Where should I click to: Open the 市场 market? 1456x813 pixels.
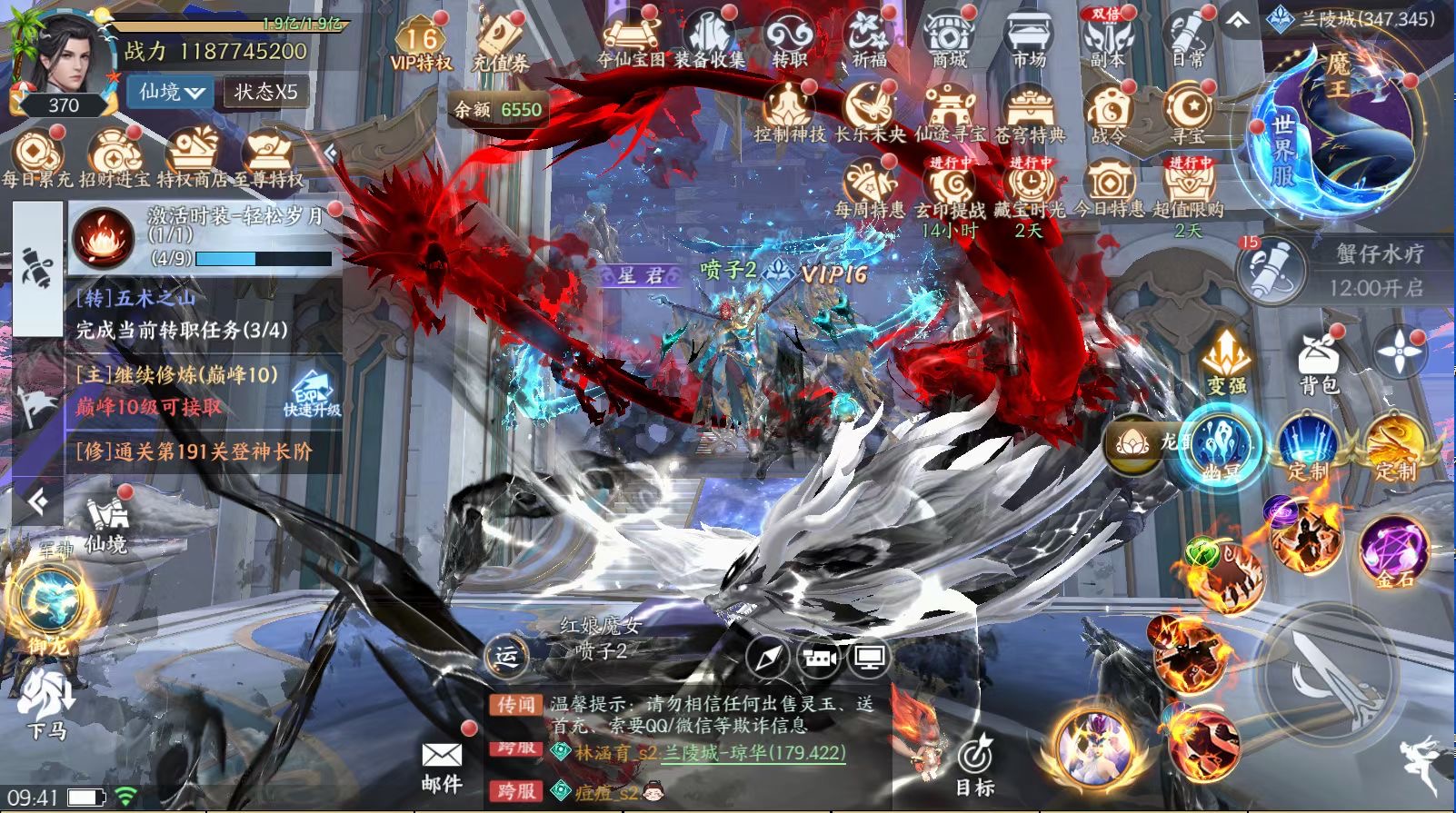pyautogui.click(x=1028, y=40)
